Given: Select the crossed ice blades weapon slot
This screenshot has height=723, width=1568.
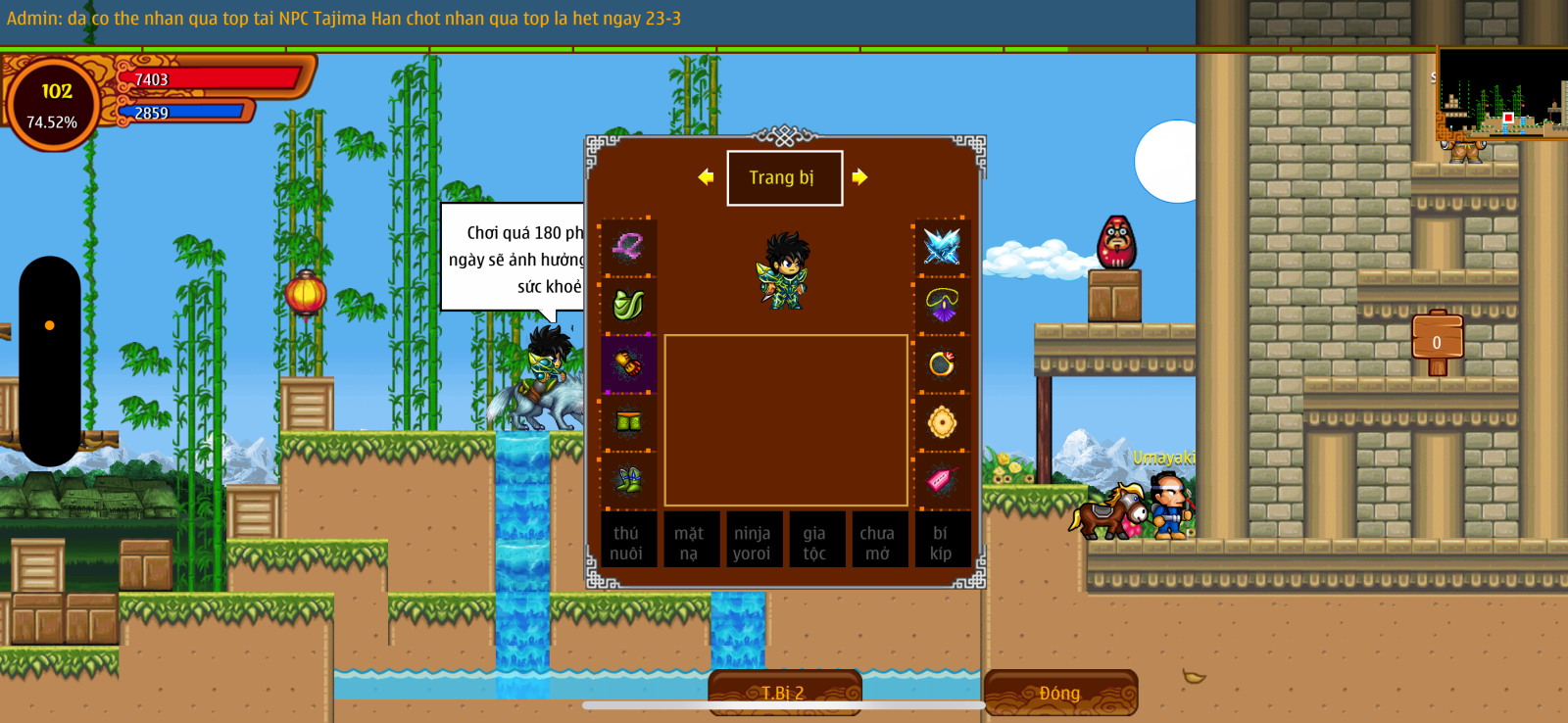Looking at the screenshot, I should point(942,247).
